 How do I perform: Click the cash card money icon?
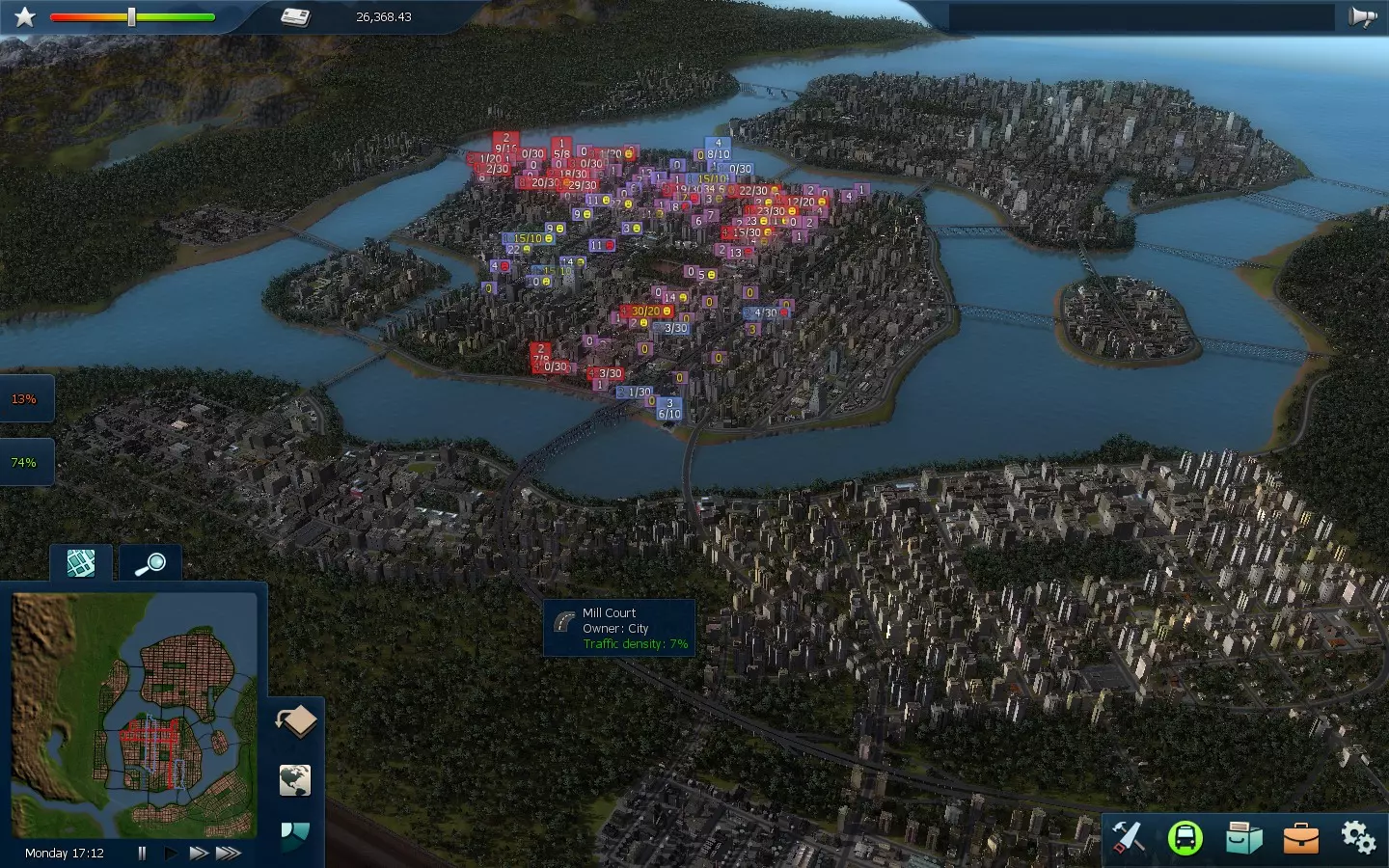295,17
